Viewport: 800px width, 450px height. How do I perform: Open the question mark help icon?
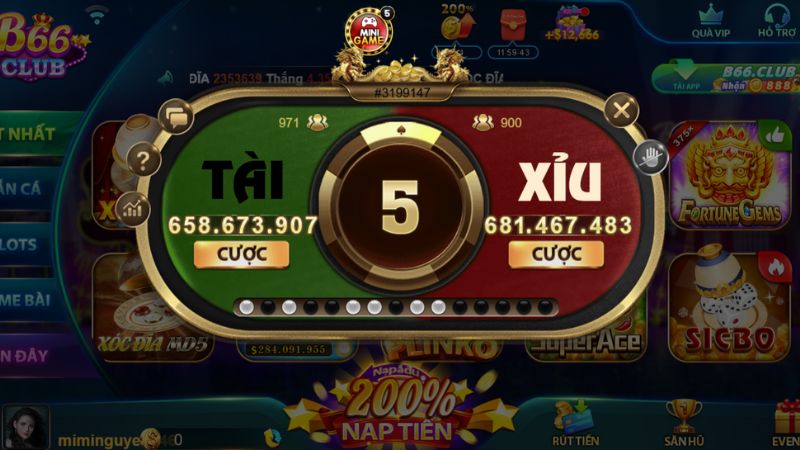(x=146, y=159)
